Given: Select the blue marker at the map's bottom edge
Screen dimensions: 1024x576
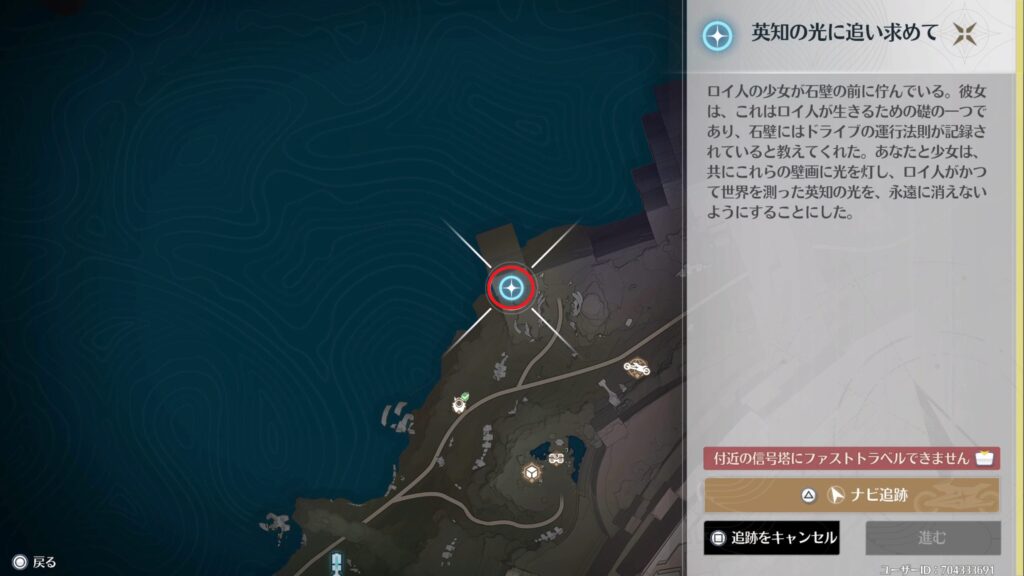Looking at the screenshot, I should [337, 564].
